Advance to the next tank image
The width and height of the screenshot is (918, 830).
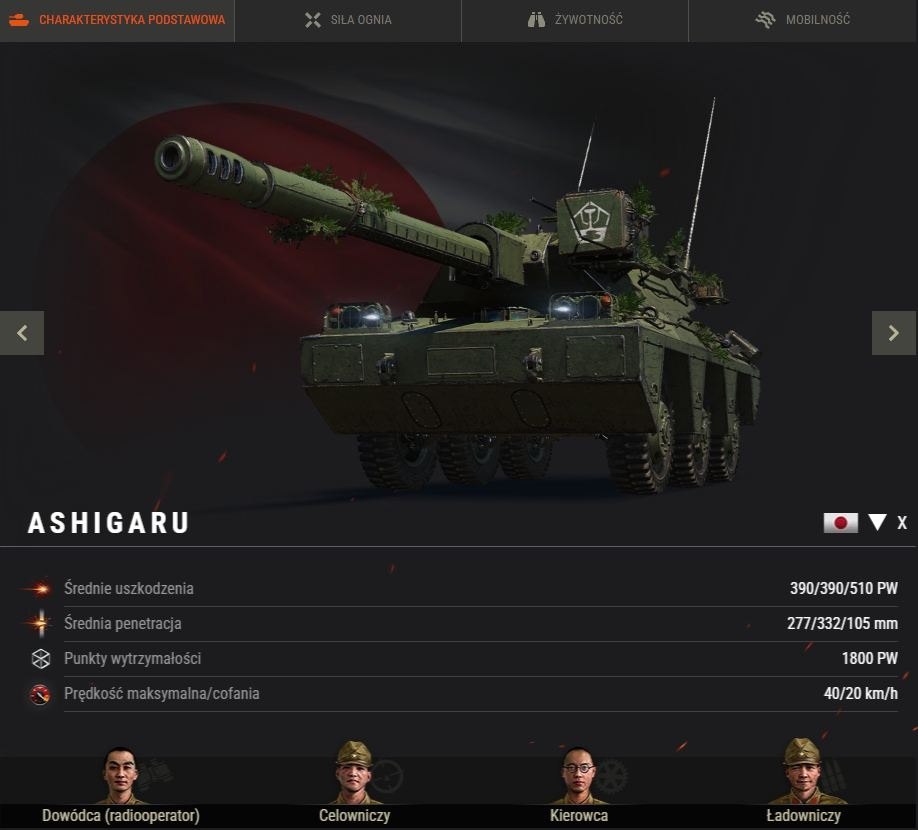(894, 333)
